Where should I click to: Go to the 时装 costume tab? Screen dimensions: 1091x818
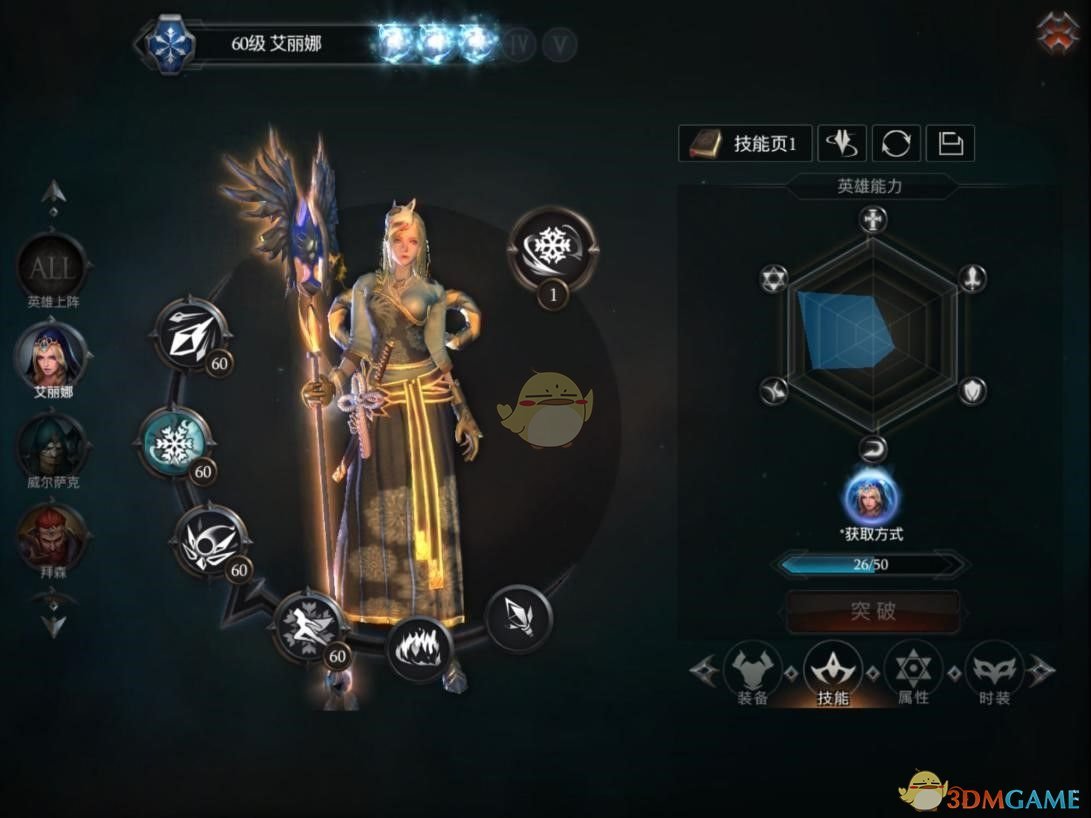[994, 673]
